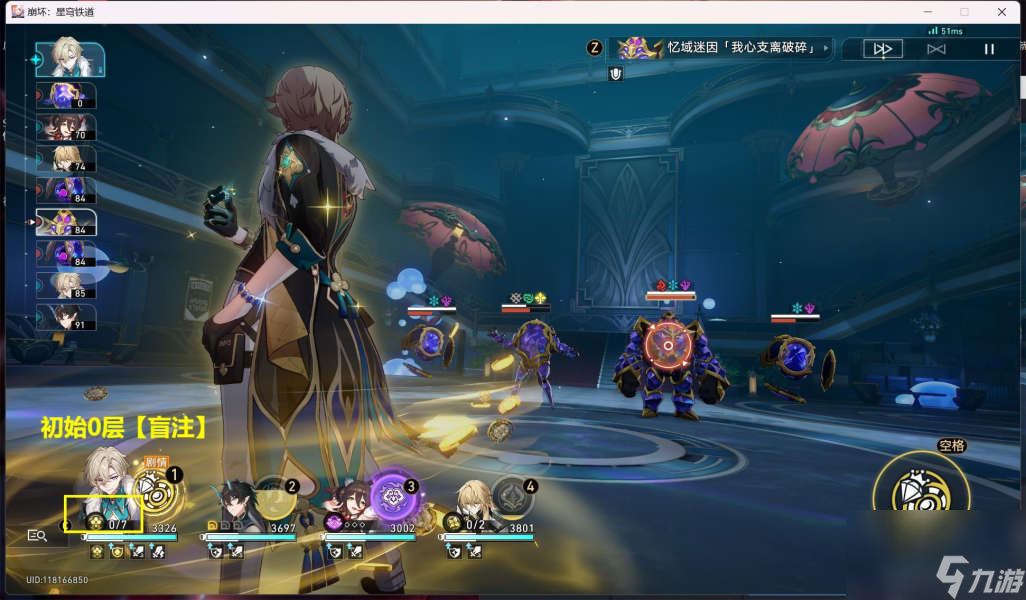Toggle the double-speed battle button
1026x600 pixels.
(882, 48)
